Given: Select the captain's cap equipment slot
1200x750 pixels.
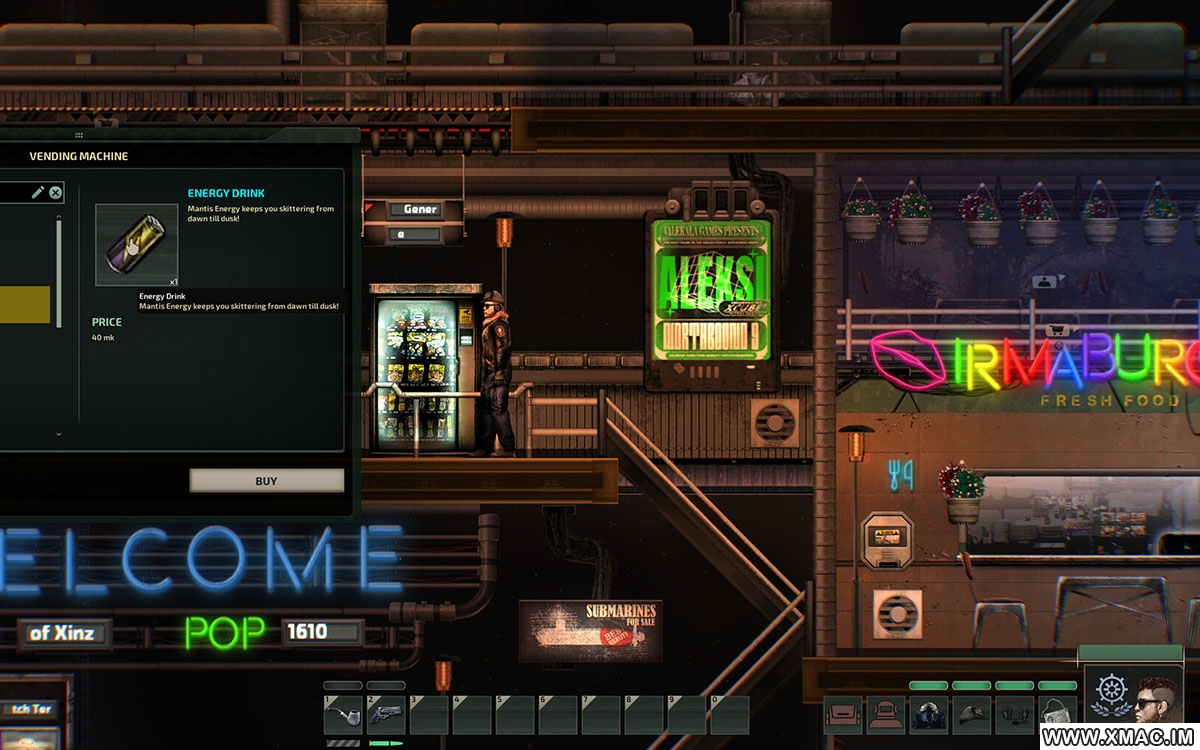Looking at the screenshot, I should pos(971,714).
